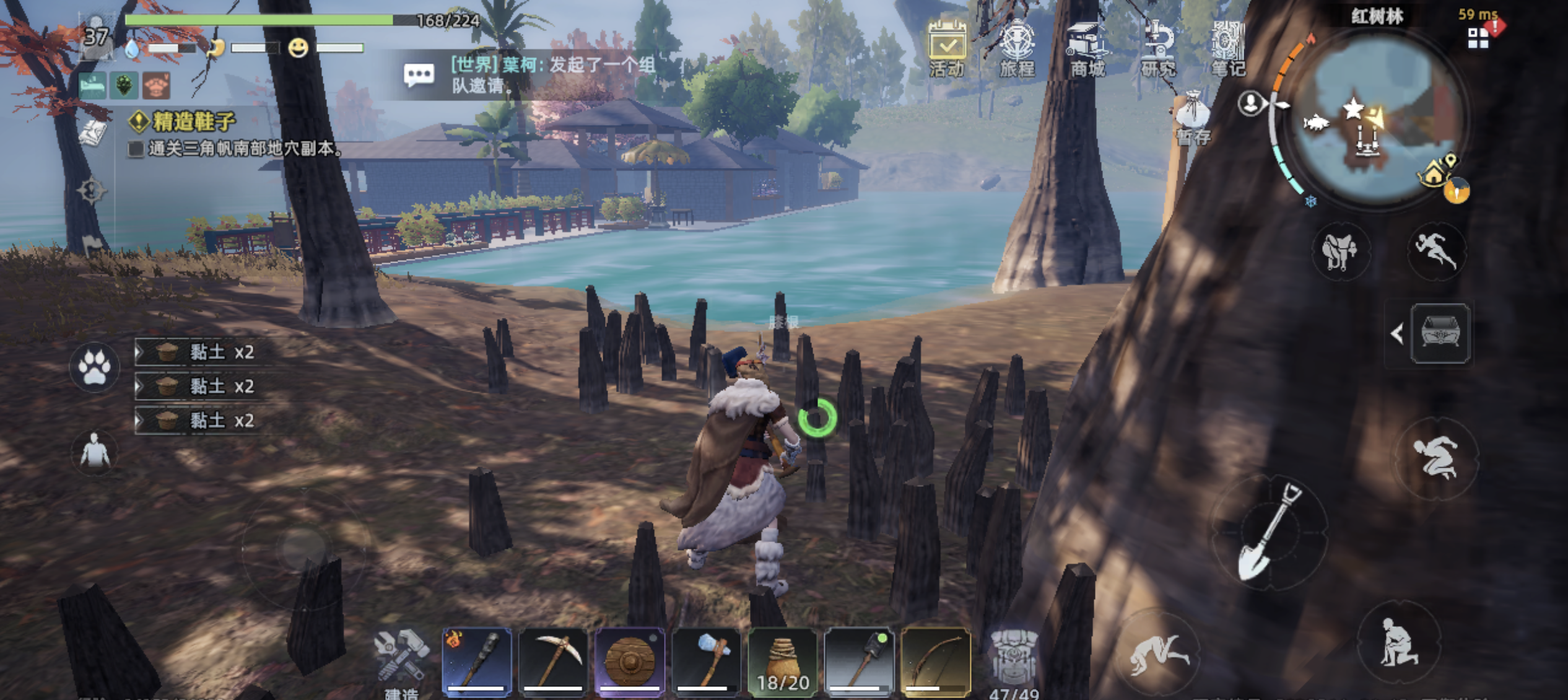Select the round wooden shield slot

click(x=629, y=661)
